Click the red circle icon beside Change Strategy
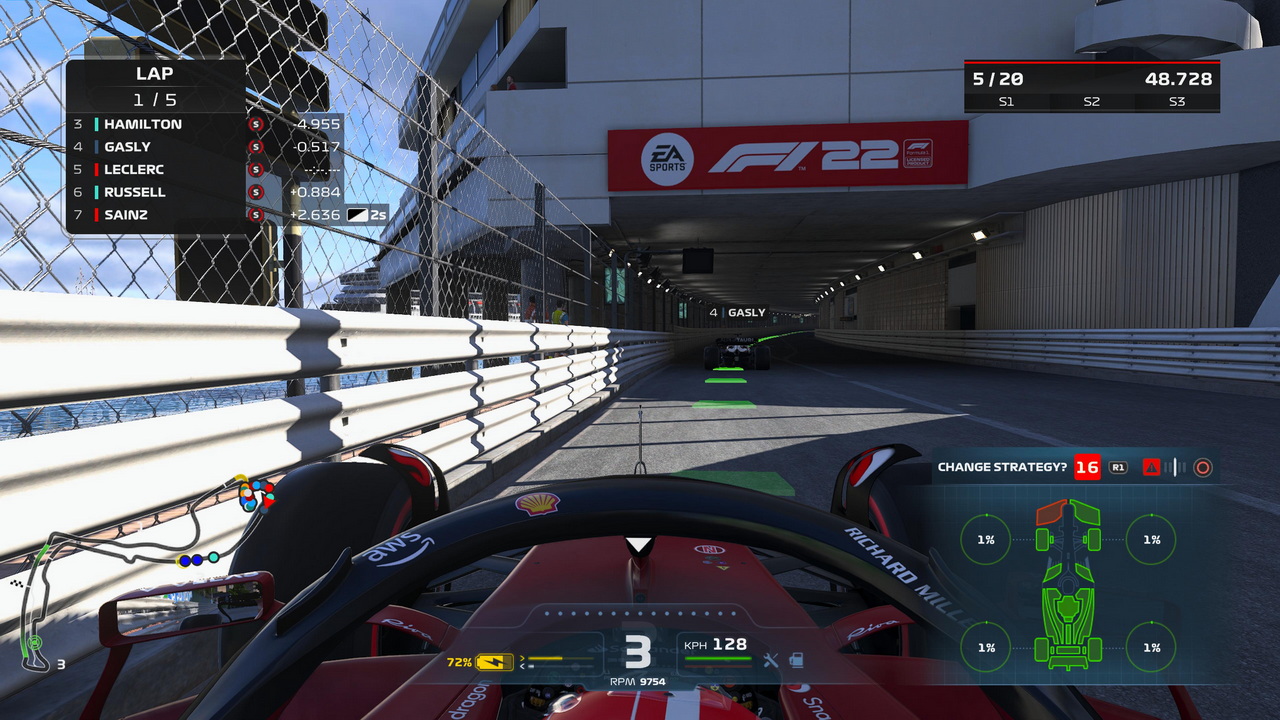 (x=1202, y=467)
